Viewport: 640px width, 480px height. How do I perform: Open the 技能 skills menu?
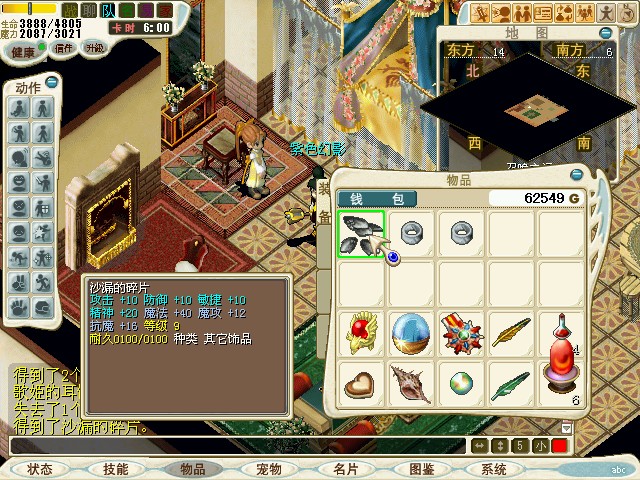(x=115, y=469)
